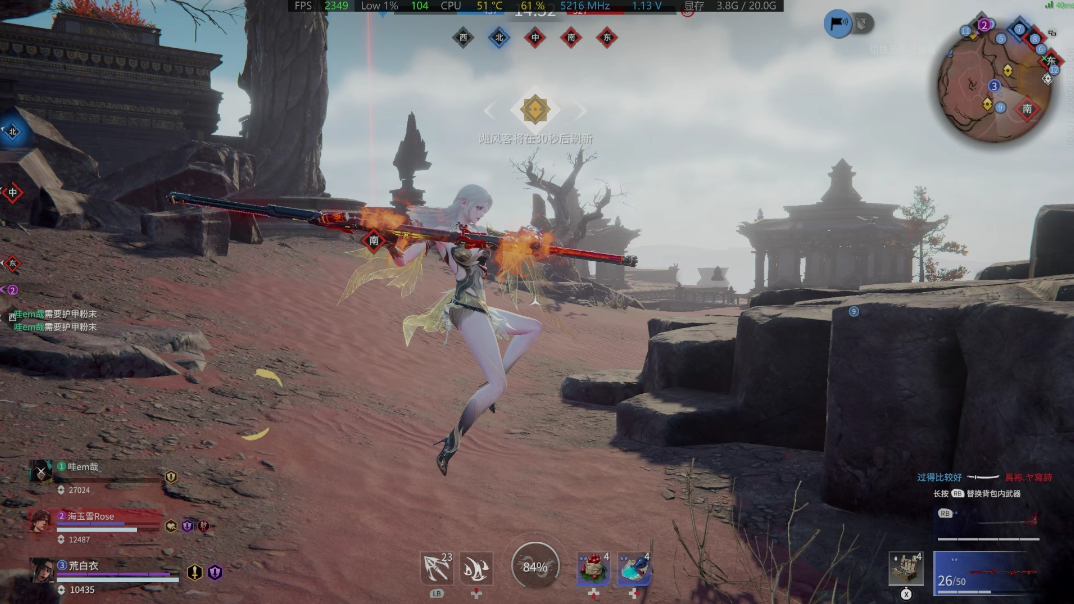Viewport: 1074px width, 604px height.
Task: Click the golden objective marker below the compass
Action: [535, 108]
